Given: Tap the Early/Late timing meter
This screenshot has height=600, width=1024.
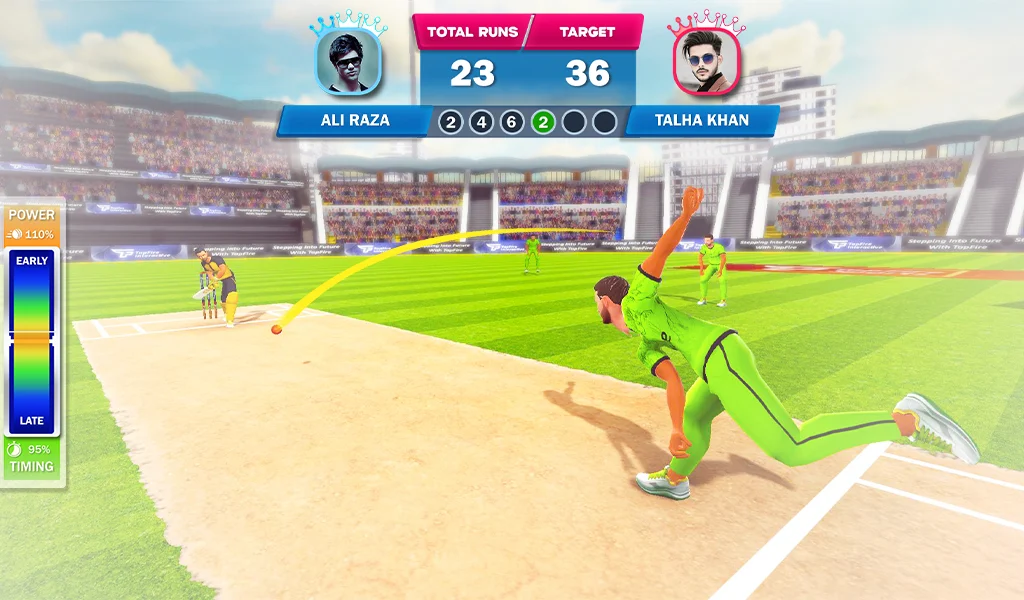Looking at the screenshot, I should pyautogui.click(x=32, y=342).
